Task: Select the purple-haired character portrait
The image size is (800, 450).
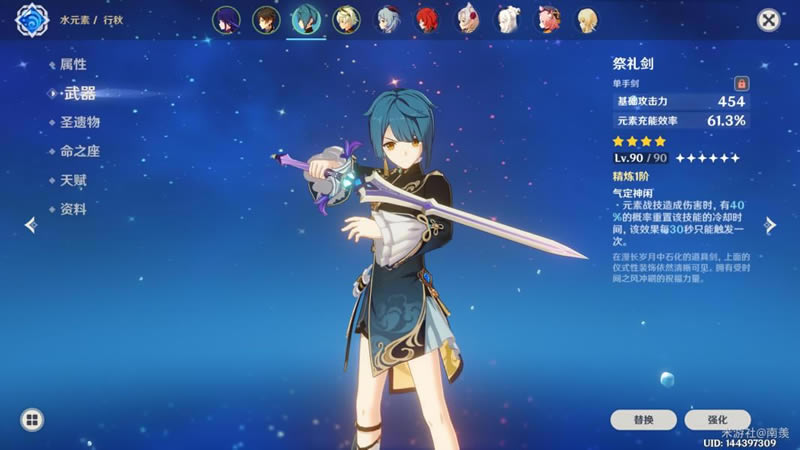Action: click(x=225, y=19)
